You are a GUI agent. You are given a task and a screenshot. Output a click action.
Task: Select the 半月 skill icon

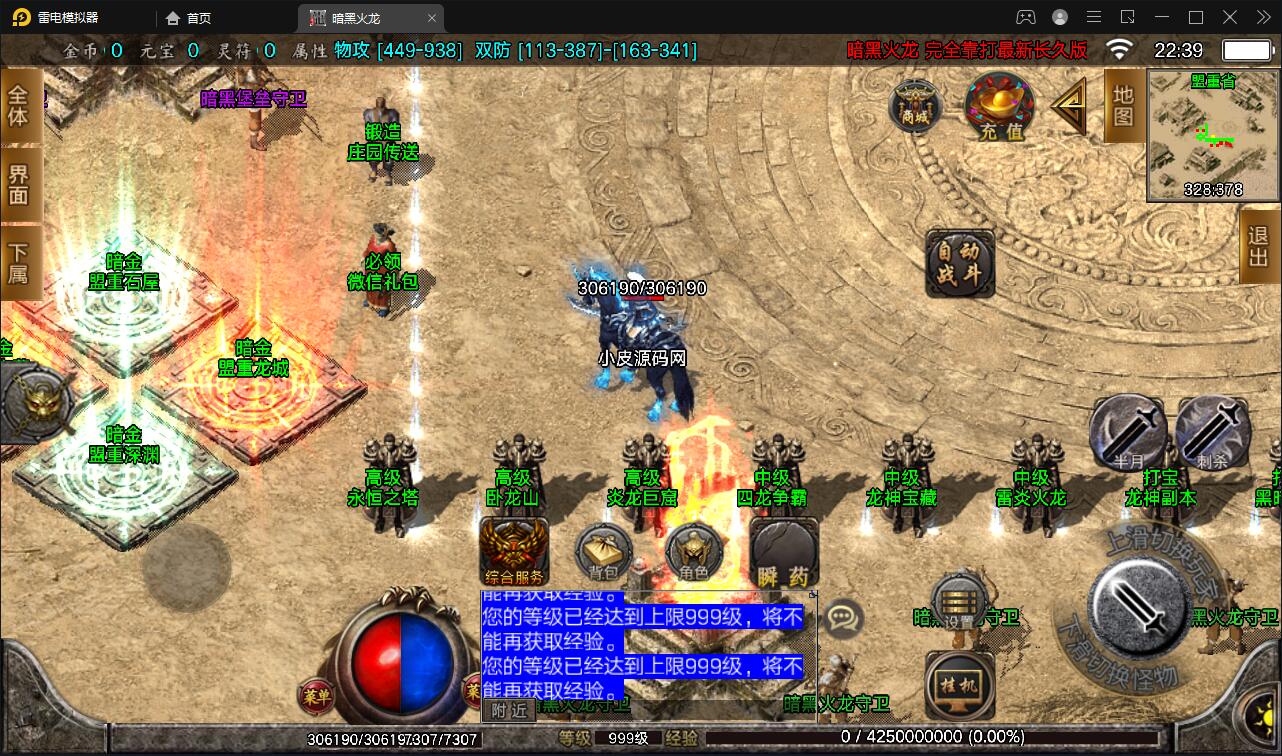tap(1127, 432)
